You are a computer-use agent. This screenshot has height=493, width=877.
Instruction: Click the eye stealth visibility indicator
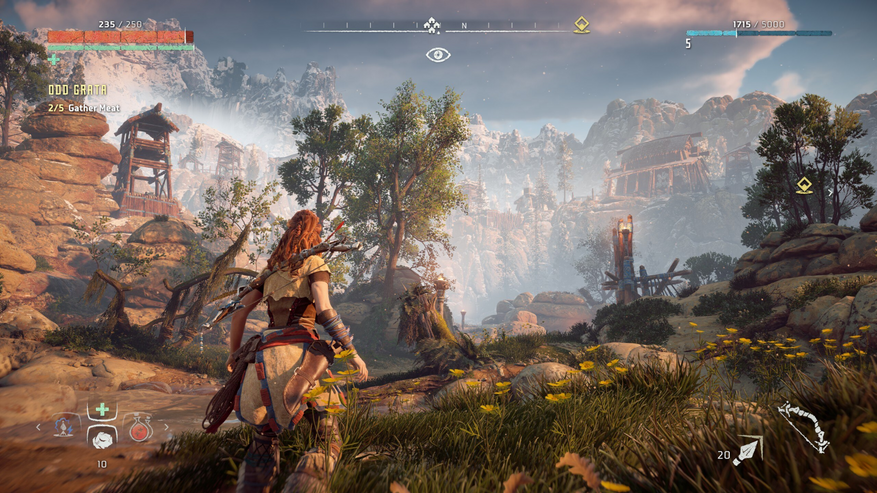[438, 54]
